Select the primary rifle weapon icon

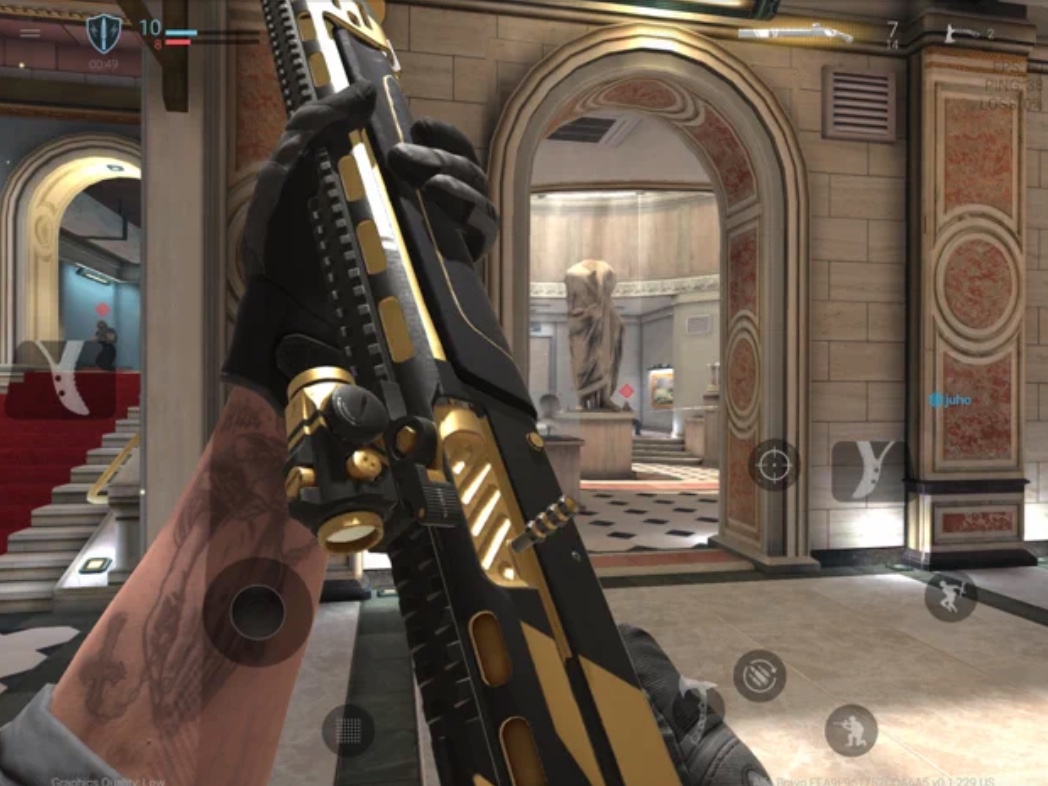(796, 34)
